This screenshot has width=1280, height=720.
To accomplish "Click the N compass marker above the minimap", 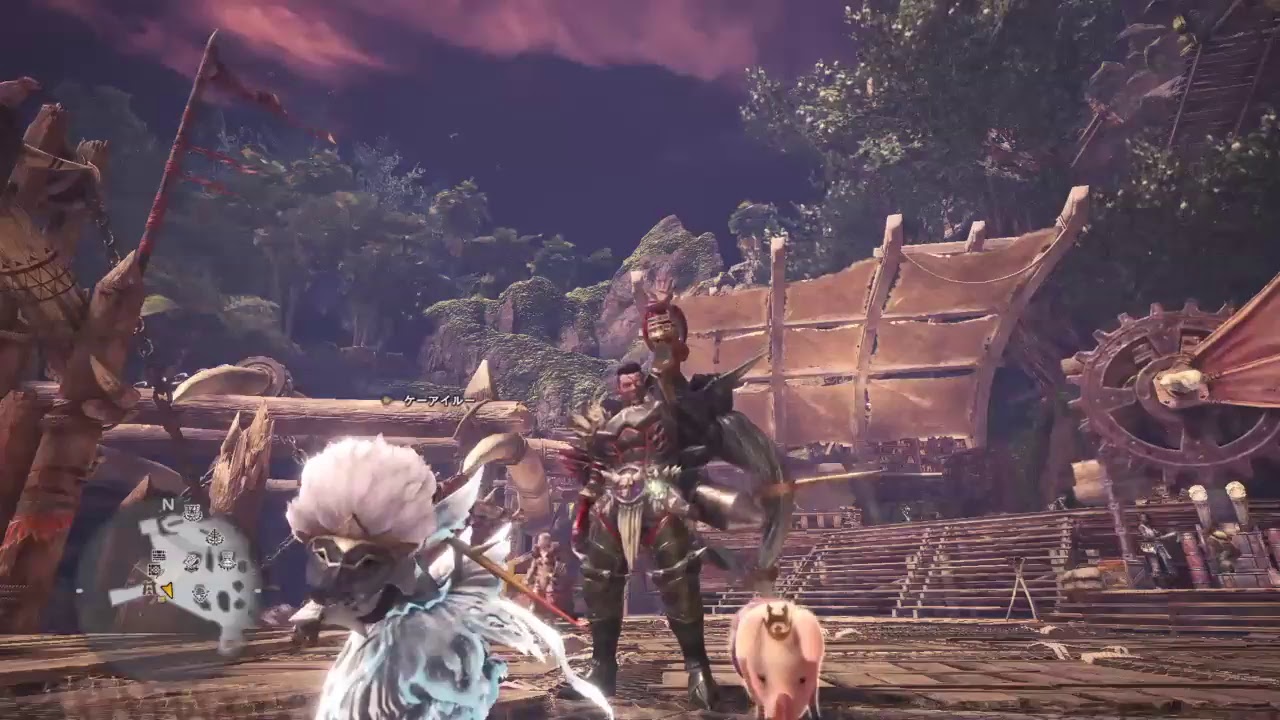I will click(167, 504).
